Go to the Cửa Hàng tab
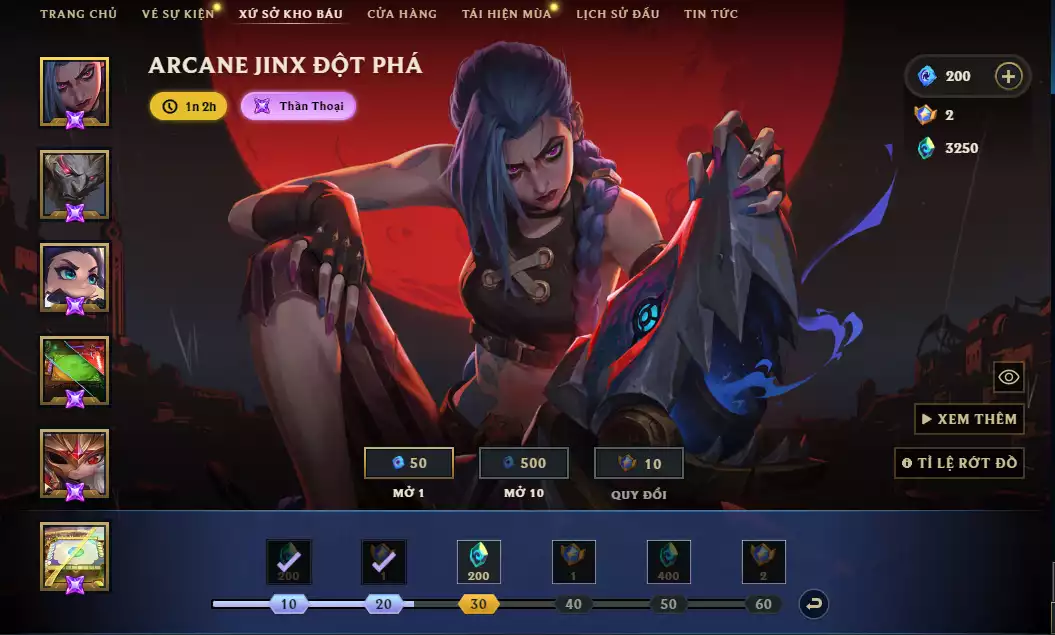This screenshot has height=635, width=1055. [x=402, y=14]
